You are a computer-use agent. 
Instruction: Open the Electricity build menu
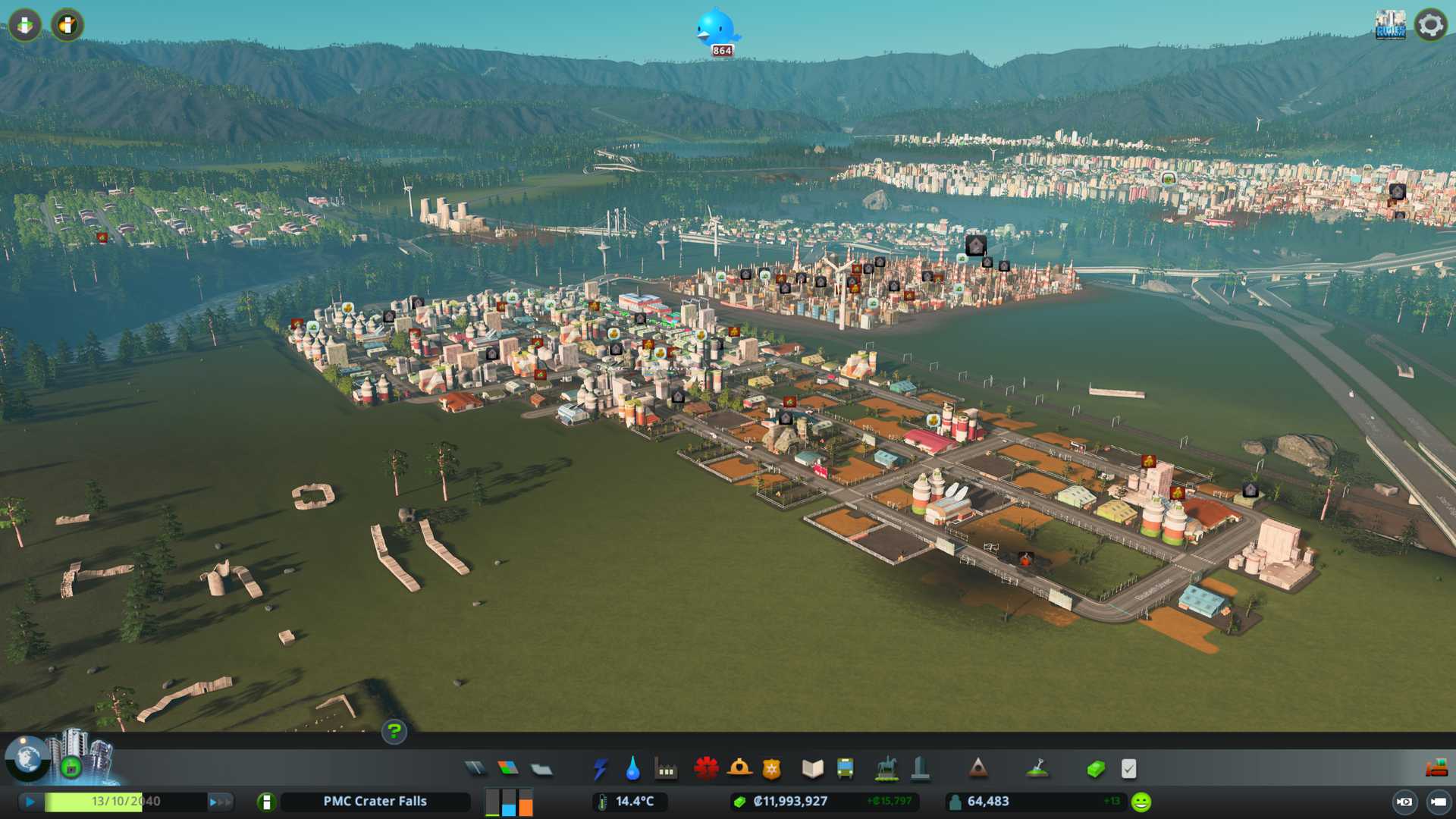[600, 769]
